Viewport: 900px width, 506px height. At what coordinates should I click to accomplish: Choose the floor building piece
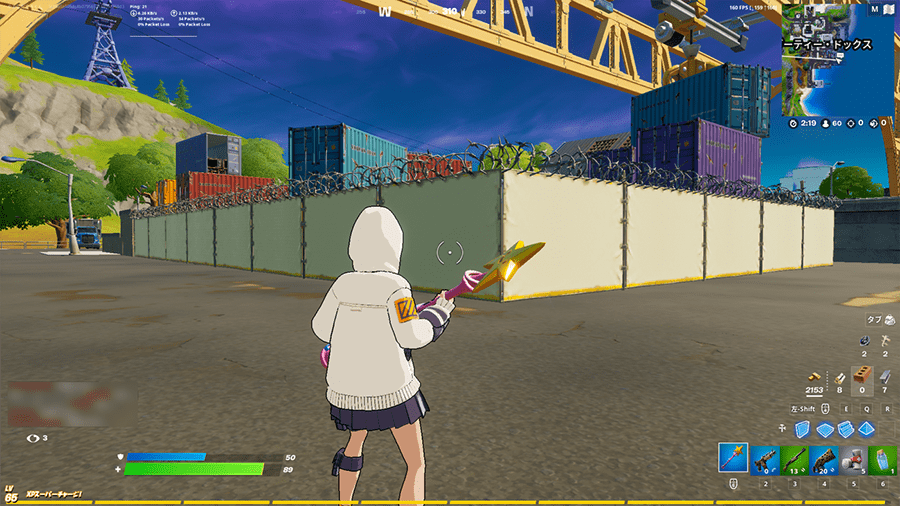pos(824,428)
